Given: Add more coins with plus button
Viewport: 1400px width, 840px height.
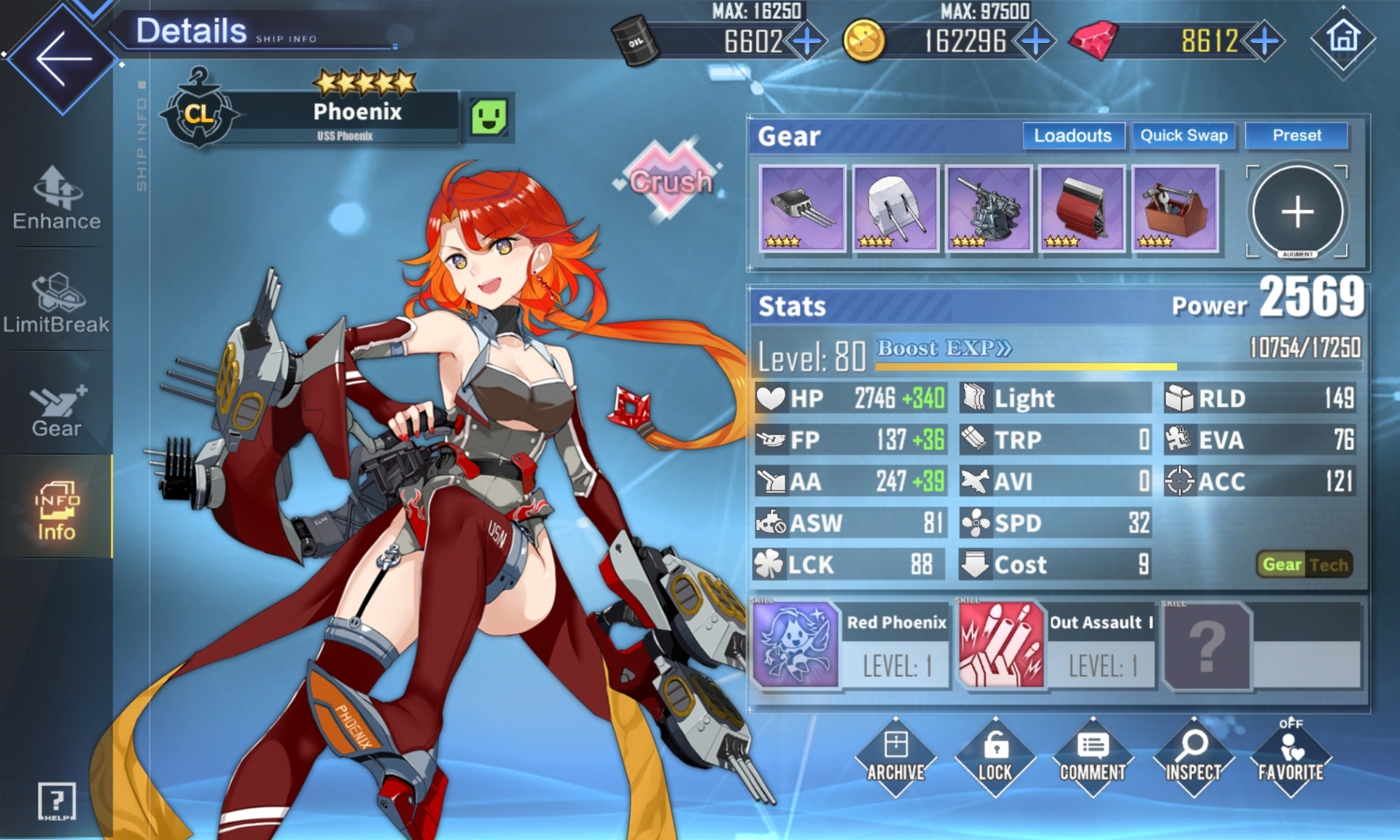Looking at the screenshot, I should pyautogui.click(x=1035, y=41).
